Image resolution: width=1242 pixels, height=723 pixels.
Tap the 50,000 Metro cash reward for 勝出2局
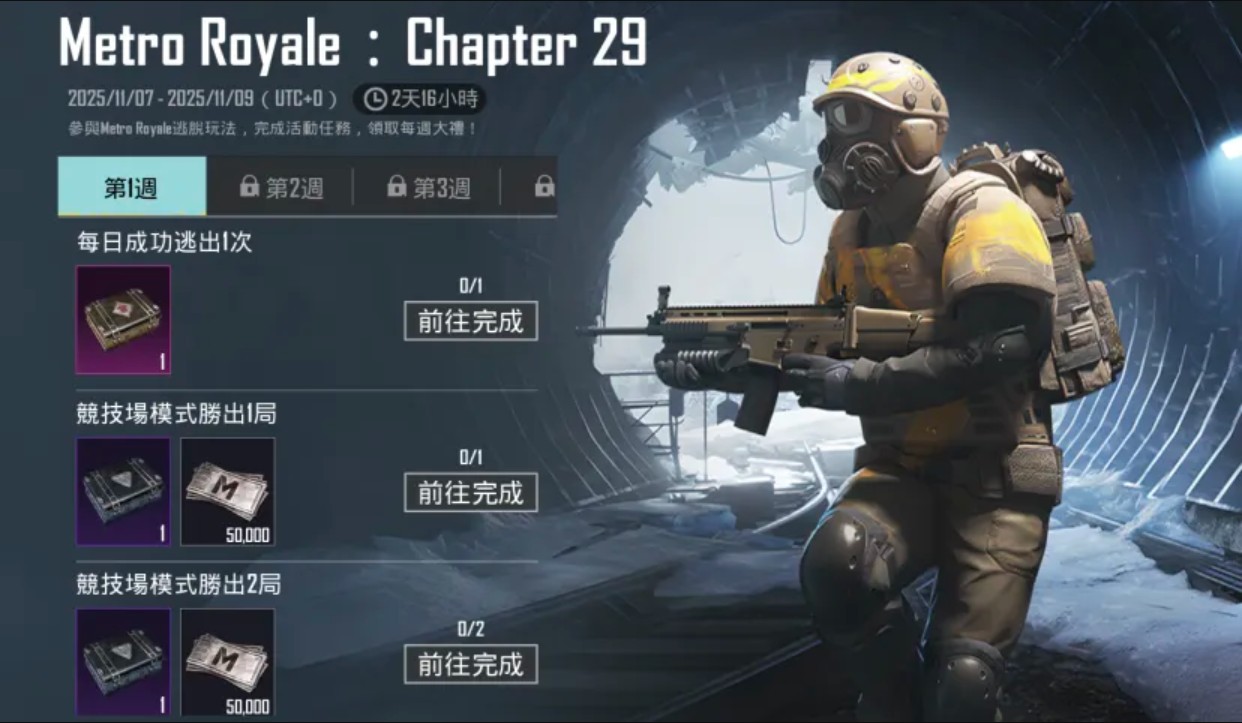[227, 662]
